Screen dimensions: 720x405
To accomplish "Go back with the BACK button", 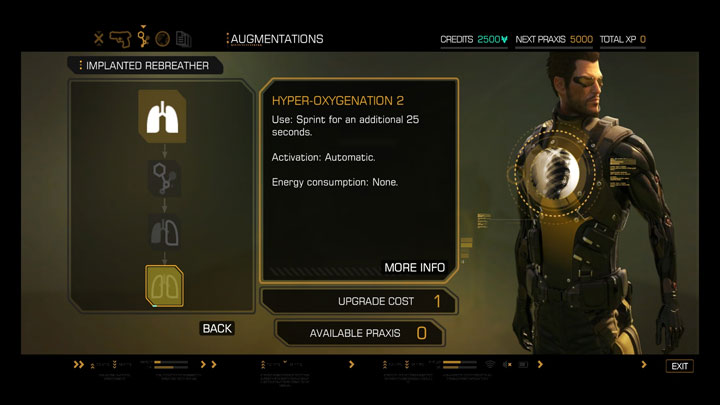I will 217,328.
